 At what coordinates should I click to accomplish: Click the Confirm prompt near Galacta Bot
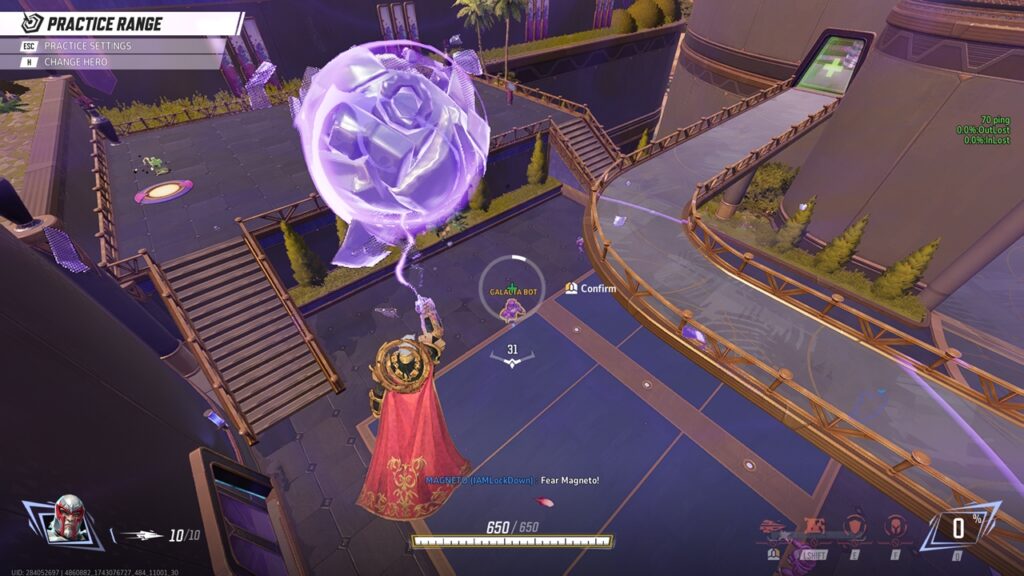[590, 289]
